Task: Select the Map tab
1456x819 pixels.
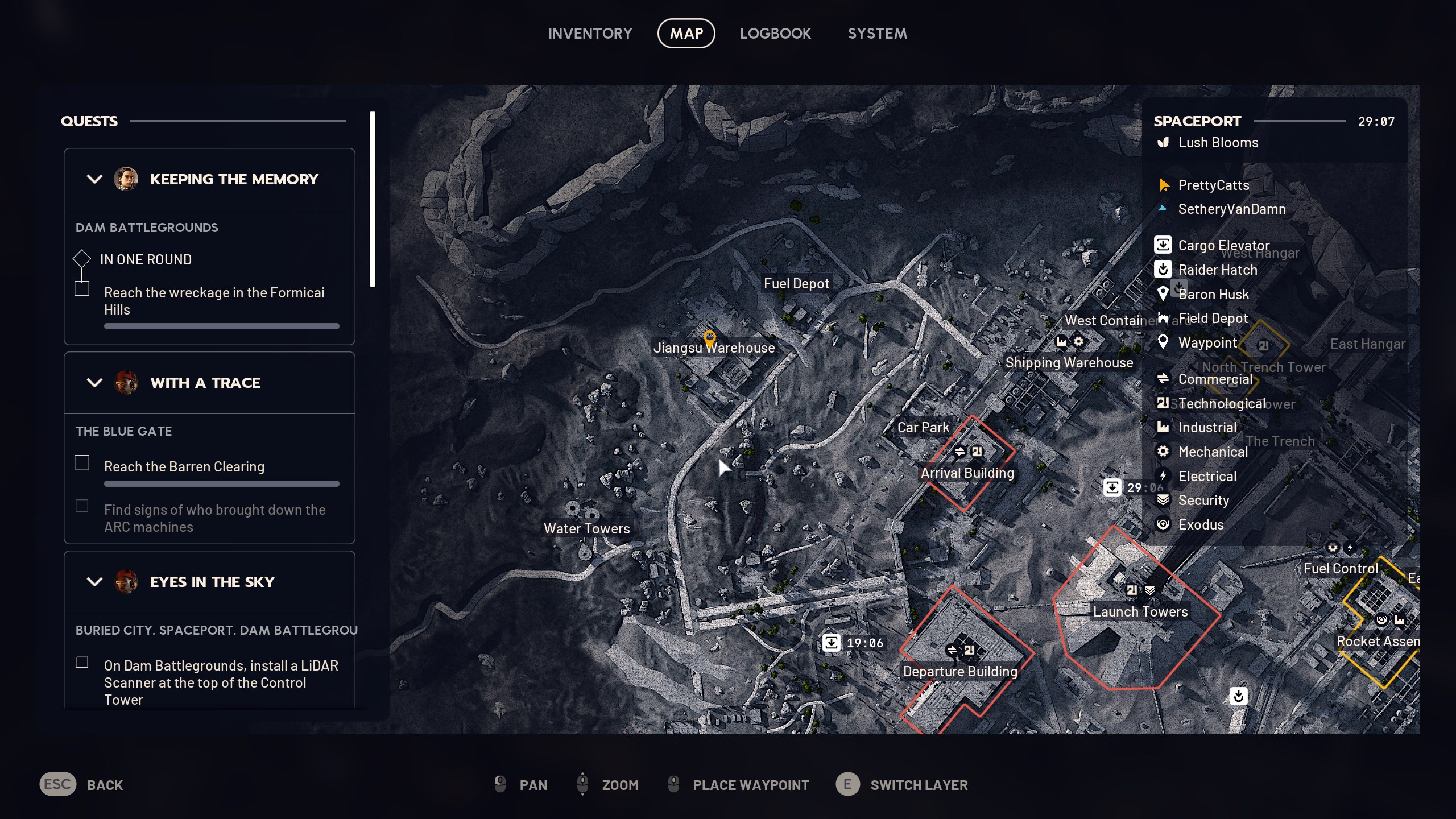Action: tap(686, 34)
